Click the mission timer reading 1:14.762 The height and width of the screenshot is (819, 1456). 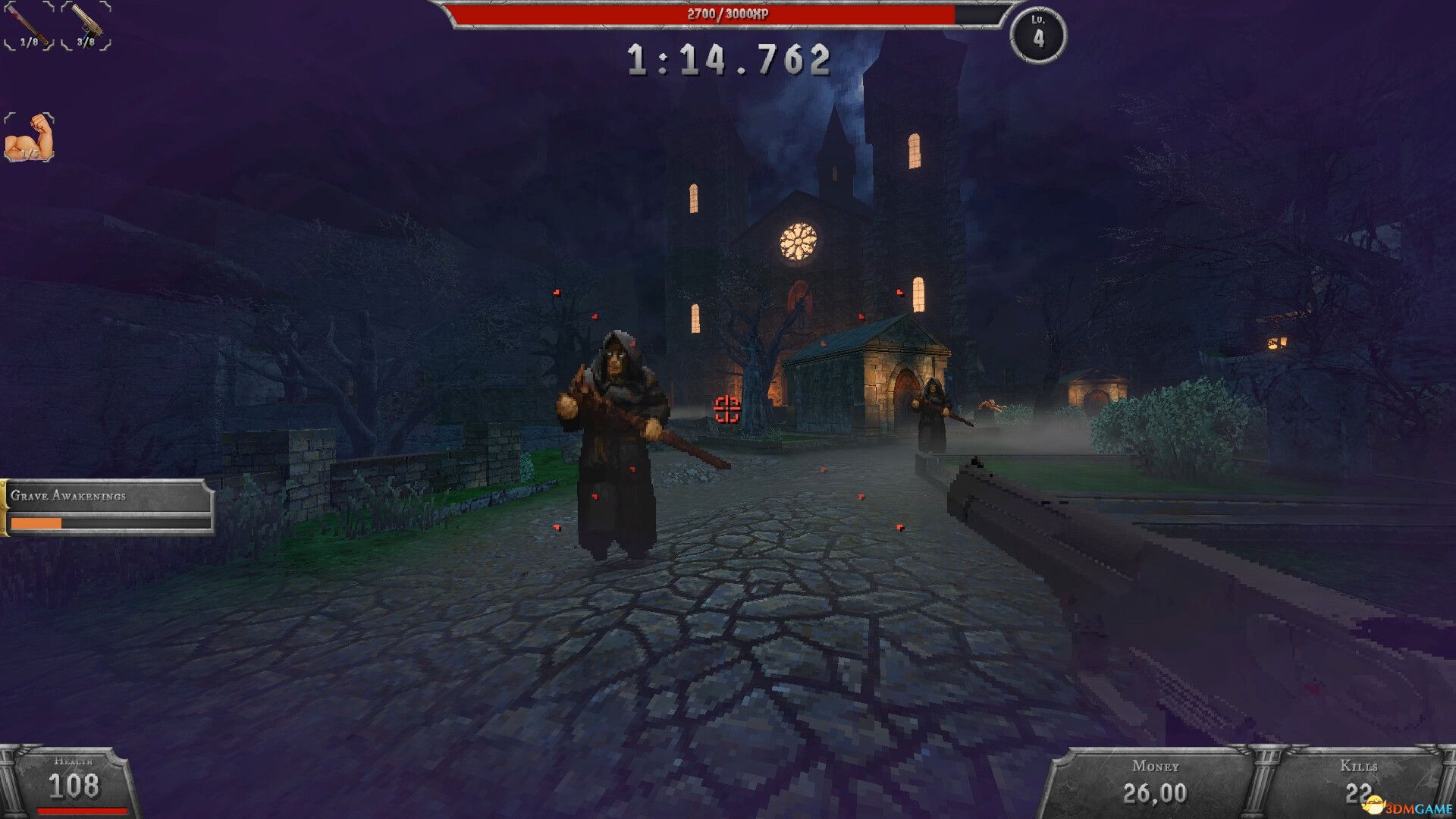(728, 61)
